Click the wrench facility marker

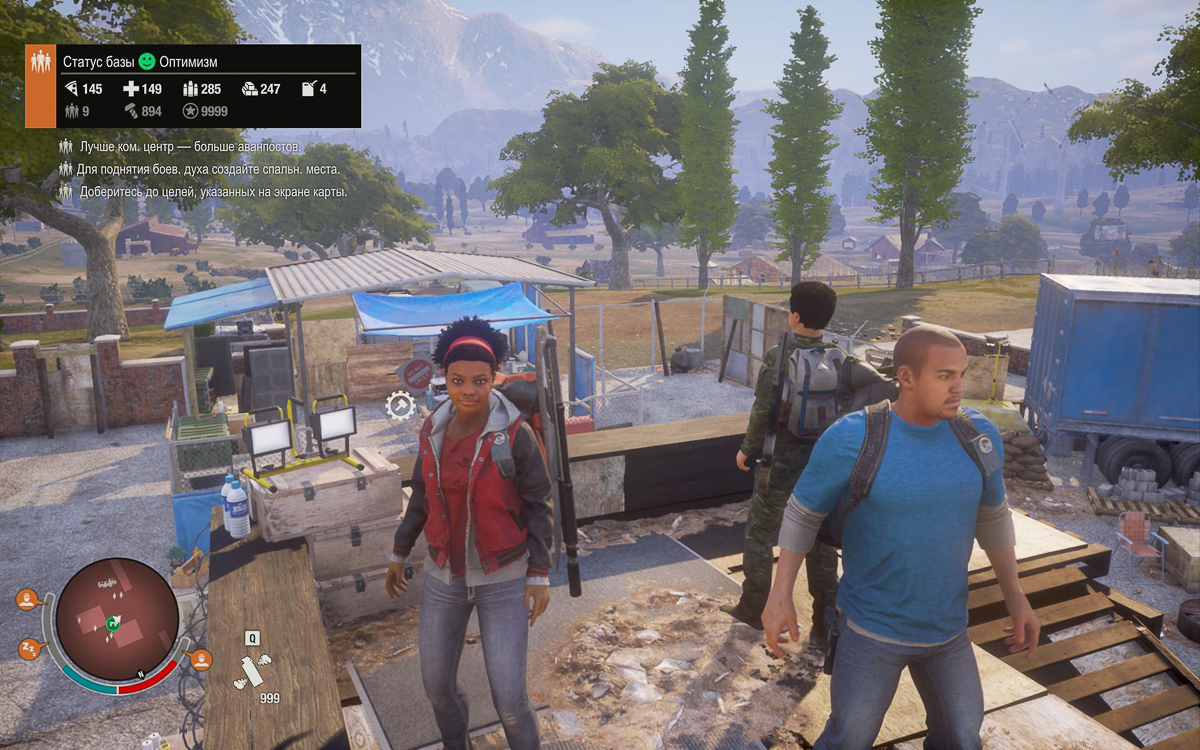(x=400, y=405)
